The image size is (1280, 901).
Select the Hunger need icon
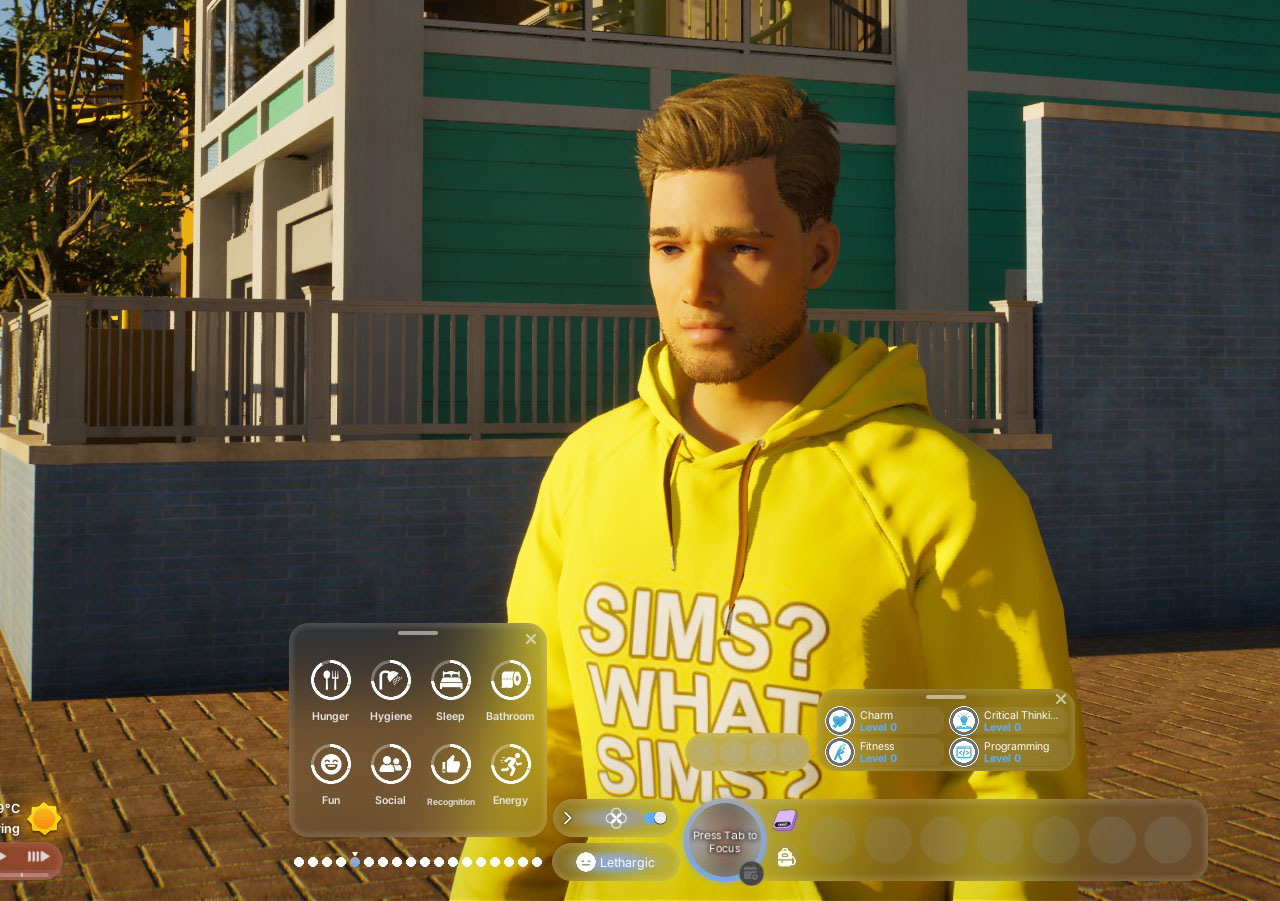coord(330,680)
